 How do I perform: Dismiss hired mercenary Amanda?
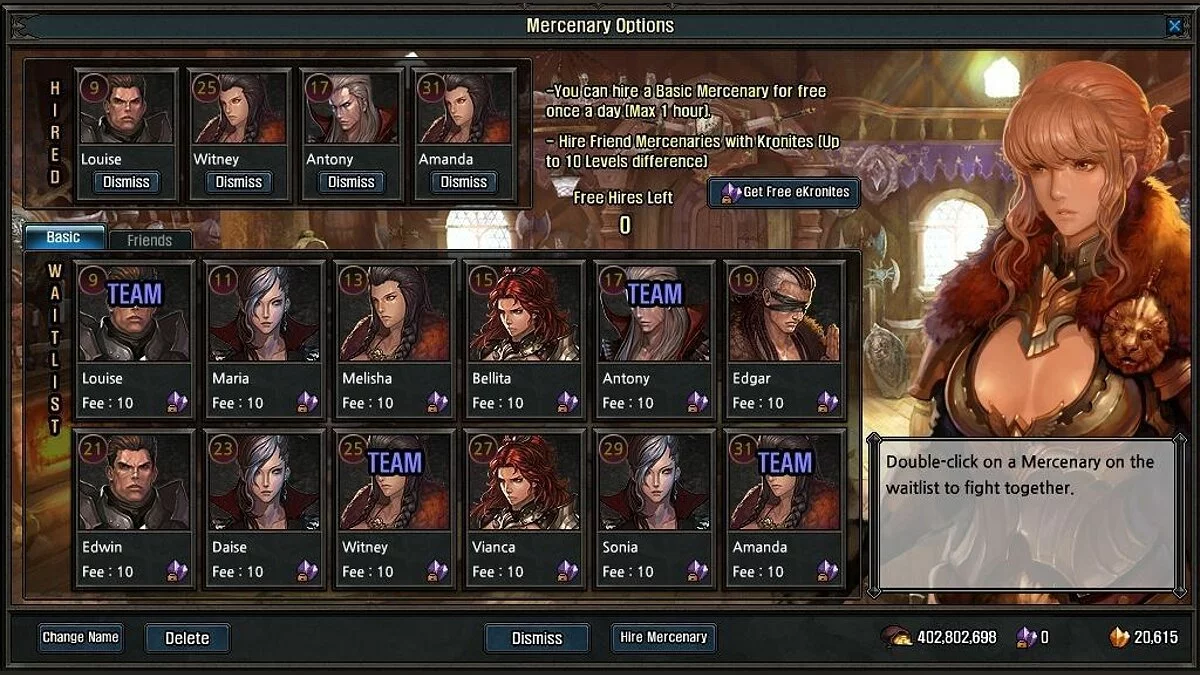pos(464,182)
